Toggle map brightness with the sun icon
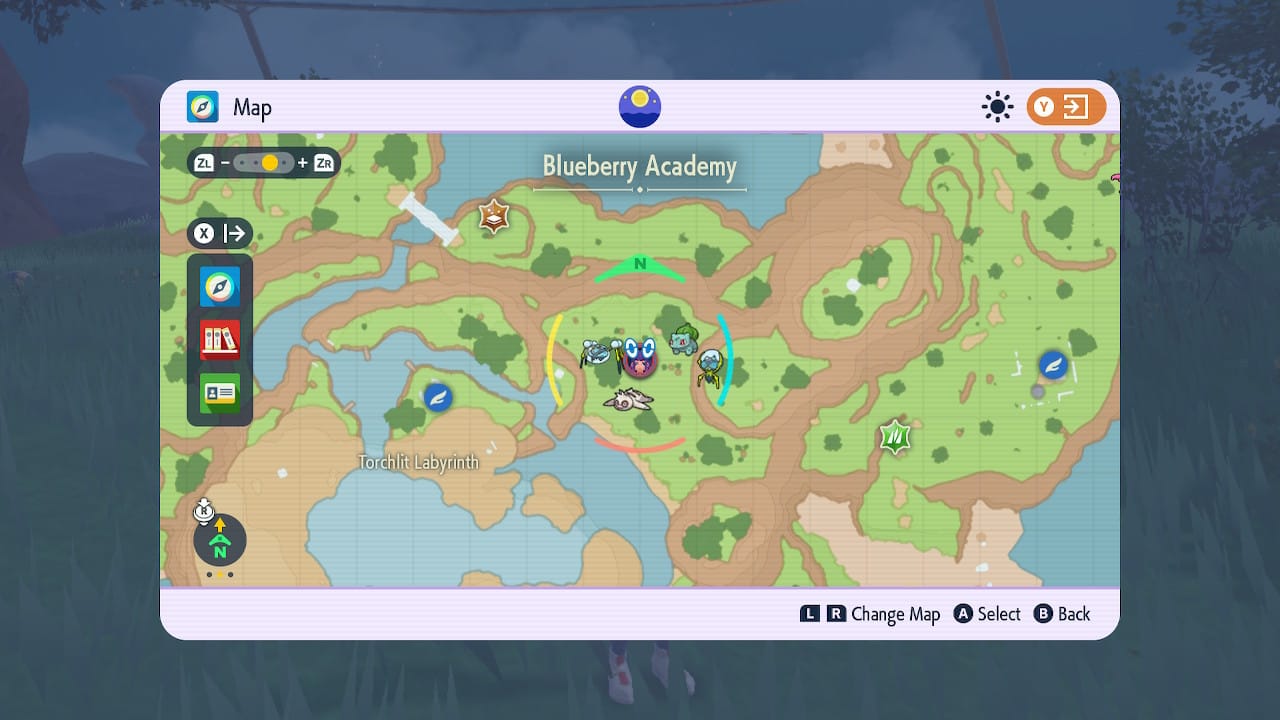This screenshot has width=1280, height=720. (997, 106)
